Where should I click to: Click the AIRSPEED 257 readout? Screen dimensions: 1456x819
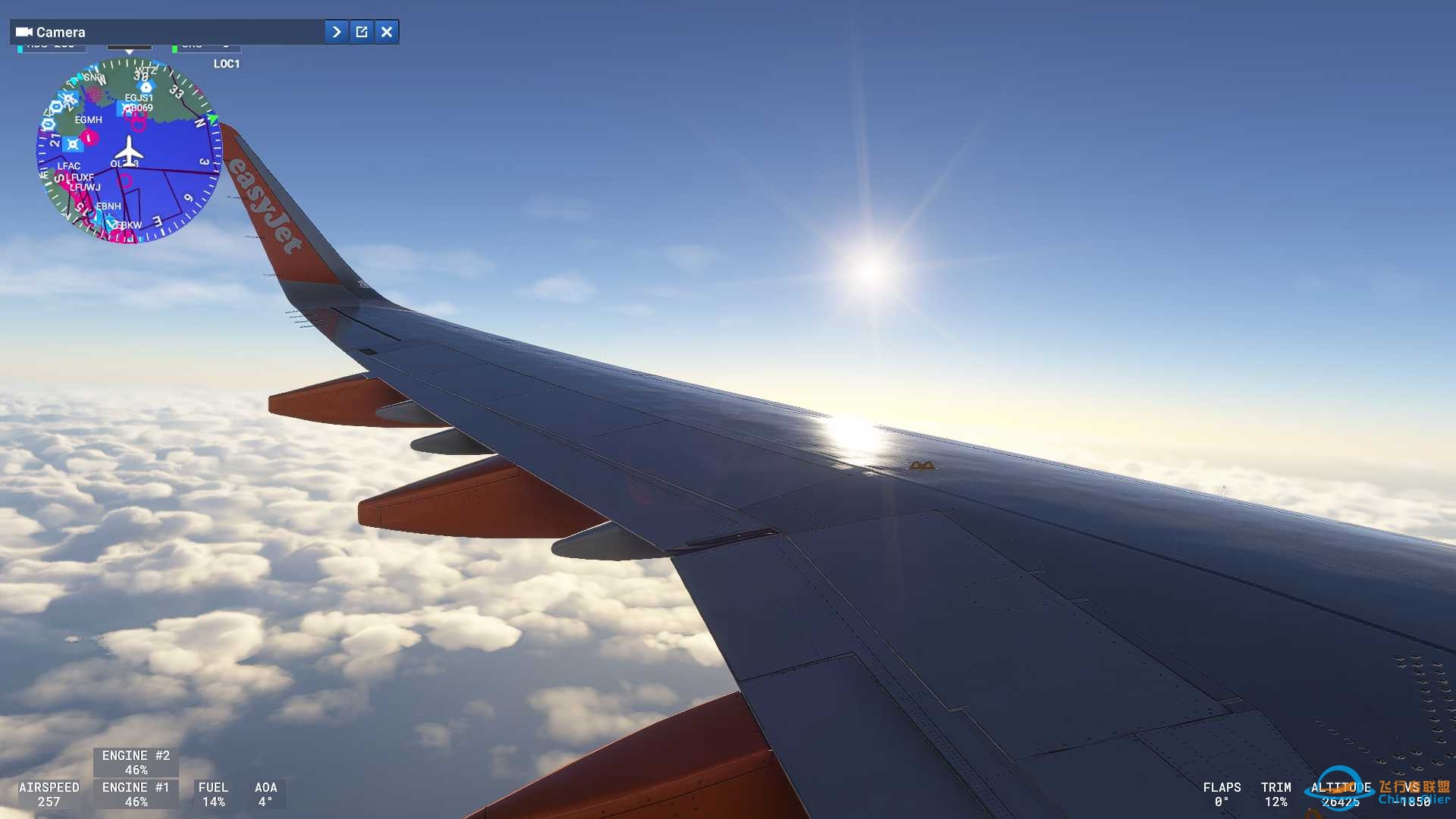pos(48,794)
